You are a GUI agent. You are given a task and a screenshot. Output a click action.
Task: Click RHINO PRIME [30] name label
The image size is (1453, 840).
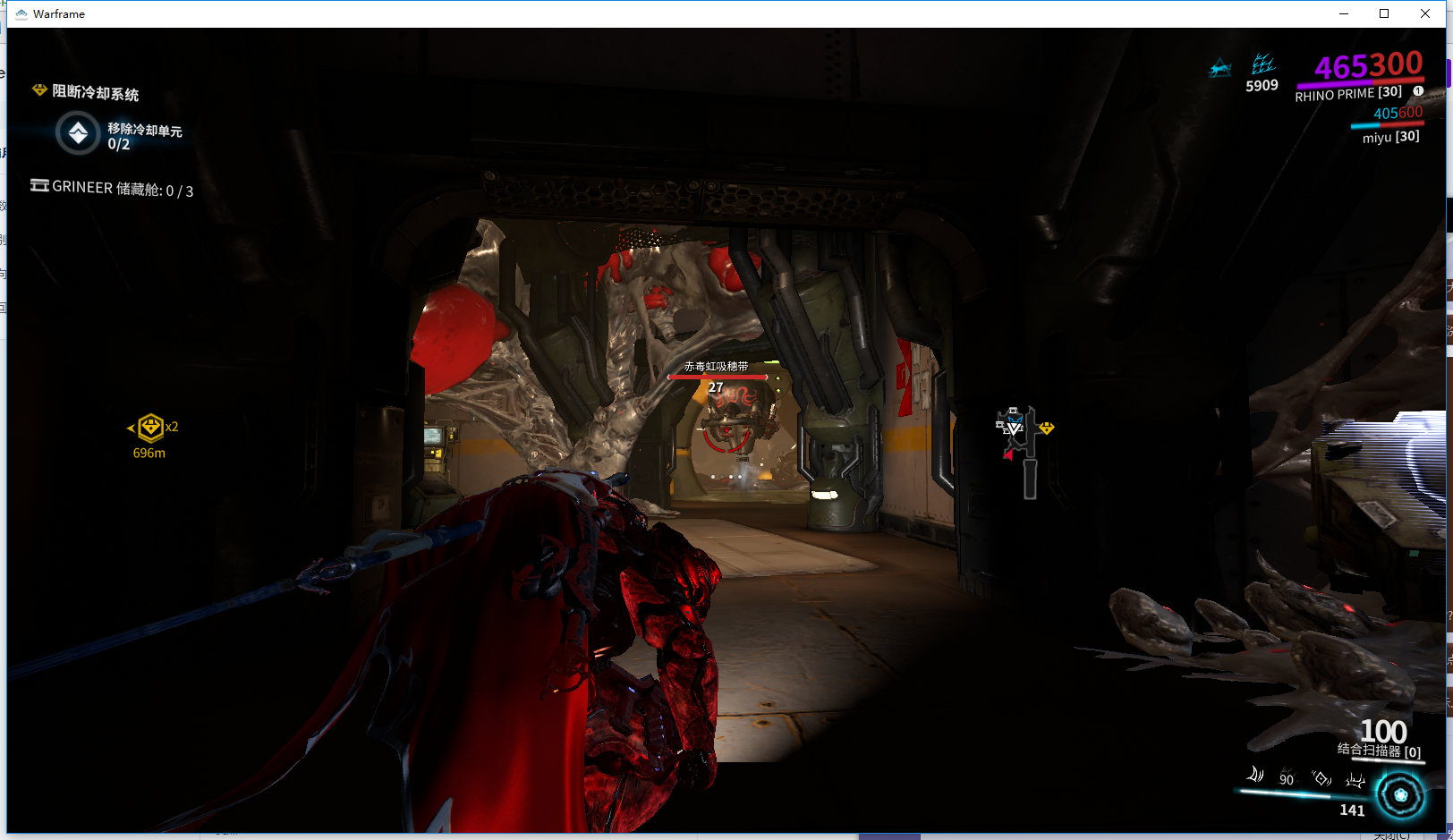pyautogui.click(x=1347, y=92)
